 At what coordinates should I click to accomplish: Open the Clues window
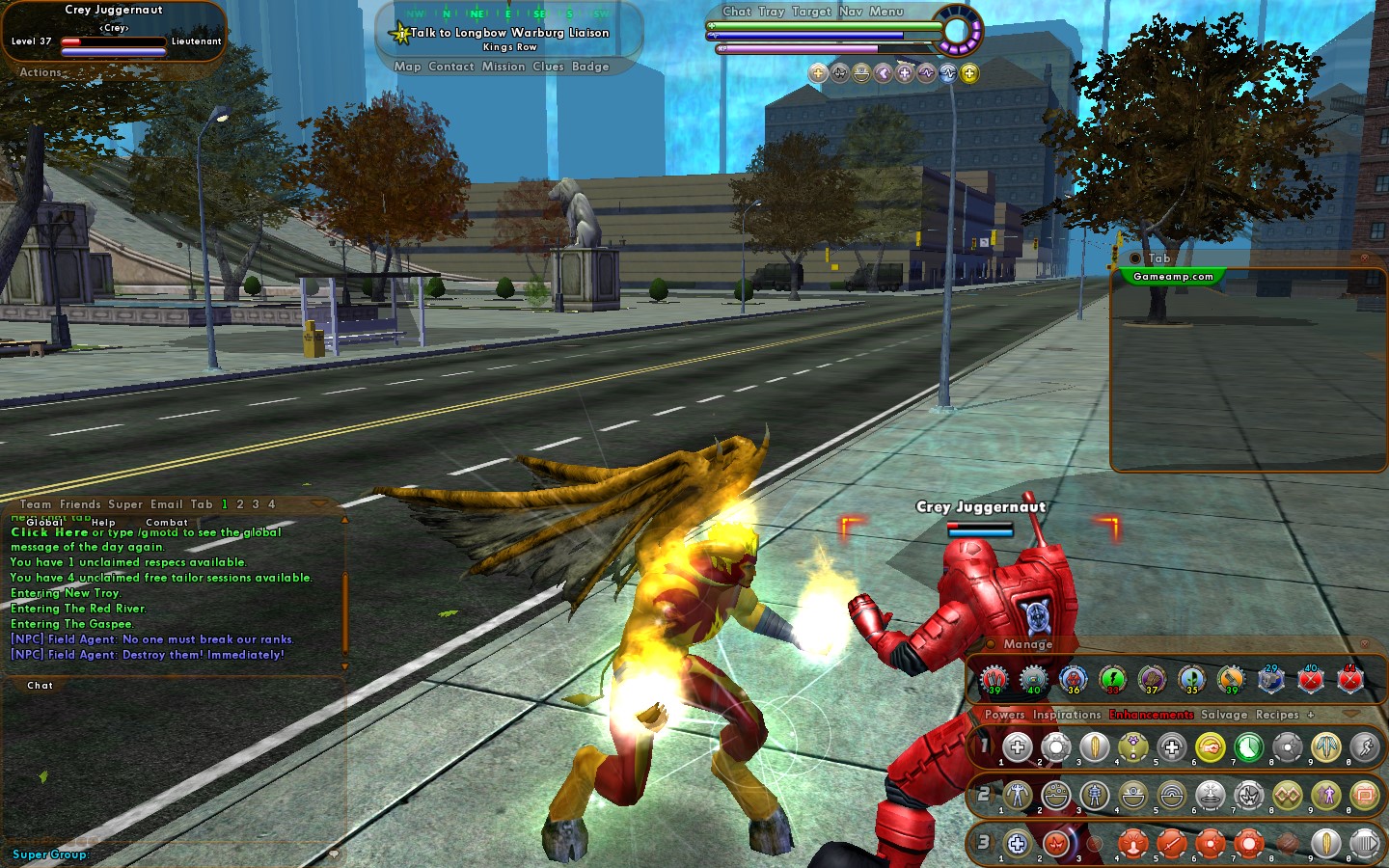[548, 67]
